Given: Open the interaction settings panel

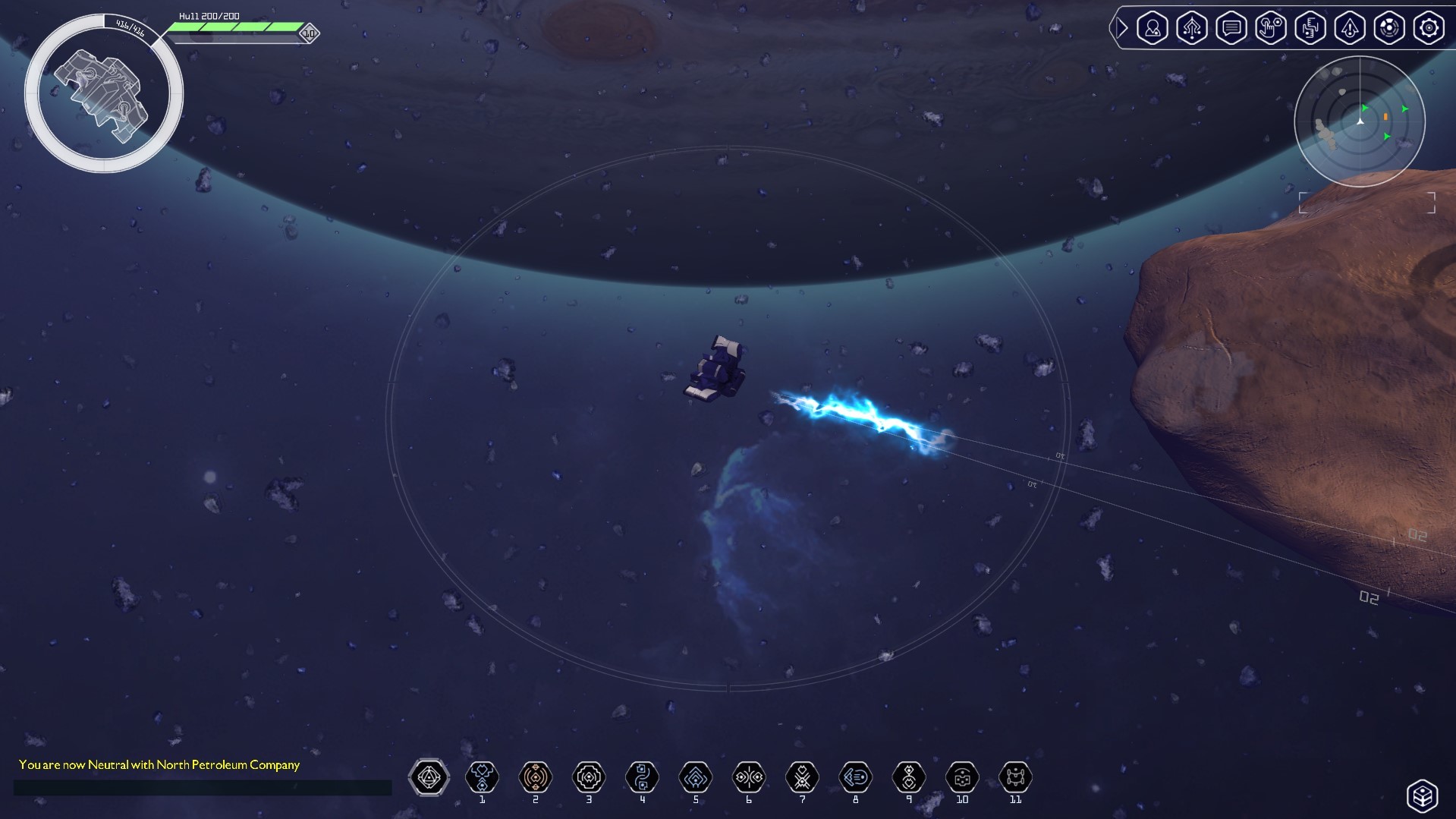Looking at the screenshot, I should (1271, 28).
